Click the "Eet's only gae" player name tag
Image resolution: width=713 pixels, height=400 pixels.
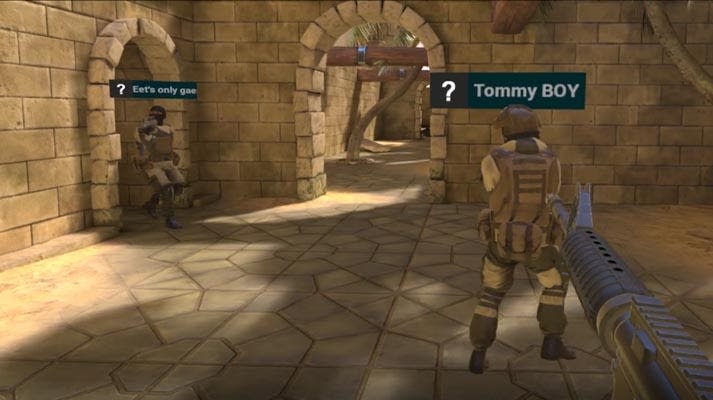click(153, 89)
